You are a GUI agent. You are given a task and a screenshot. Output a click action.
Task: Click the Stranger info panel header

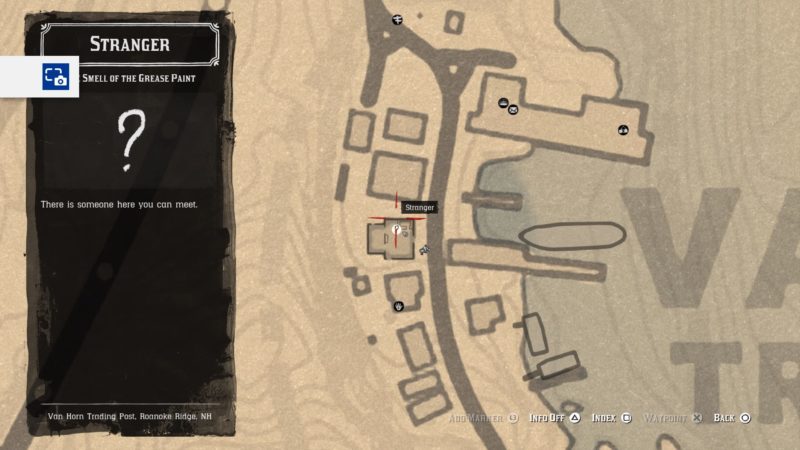pos(129,44)
